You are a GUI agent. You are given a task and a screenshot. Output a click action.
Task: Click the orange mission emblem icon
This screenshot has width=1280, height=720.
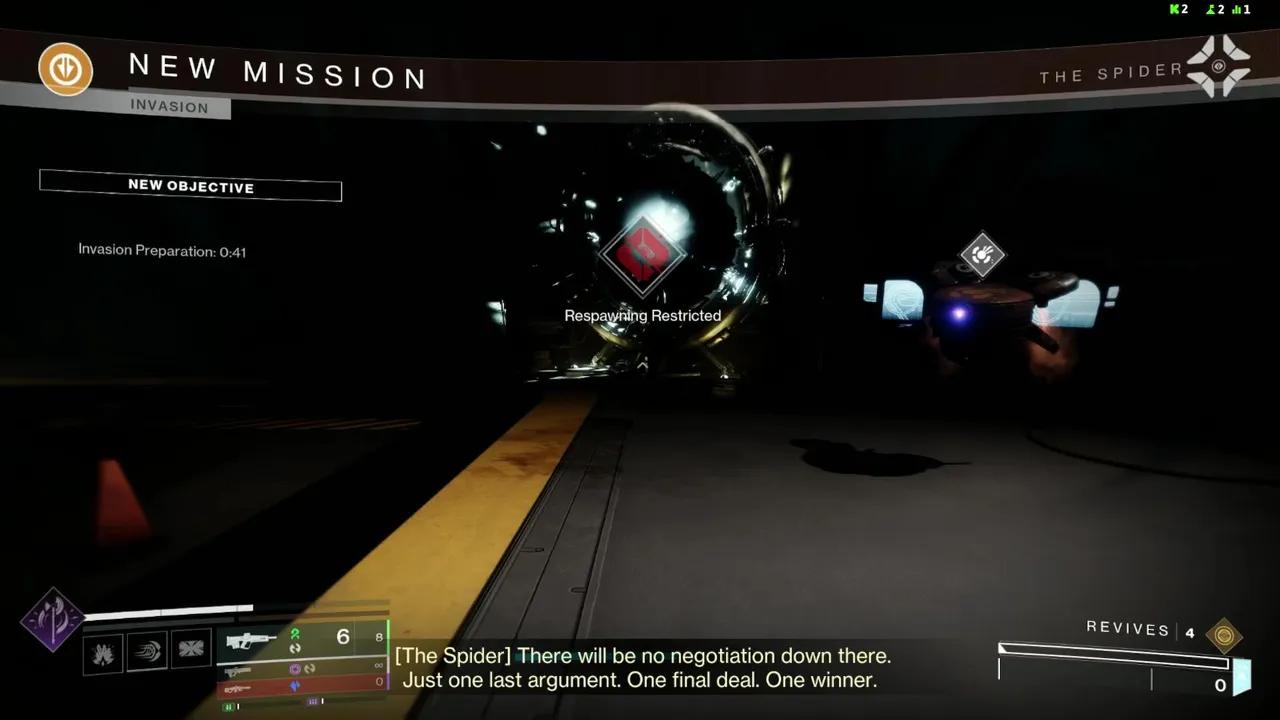[66, 71]
